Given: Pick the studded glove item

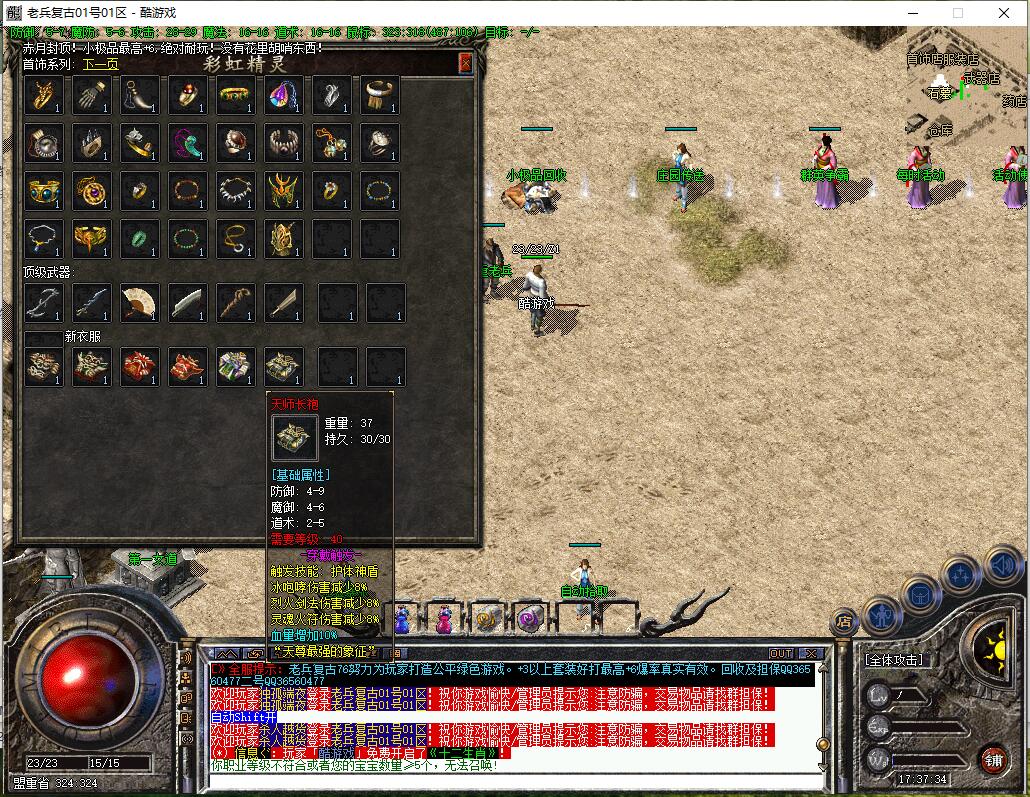Looking at the screenshot, I should (x=91, y=95).
